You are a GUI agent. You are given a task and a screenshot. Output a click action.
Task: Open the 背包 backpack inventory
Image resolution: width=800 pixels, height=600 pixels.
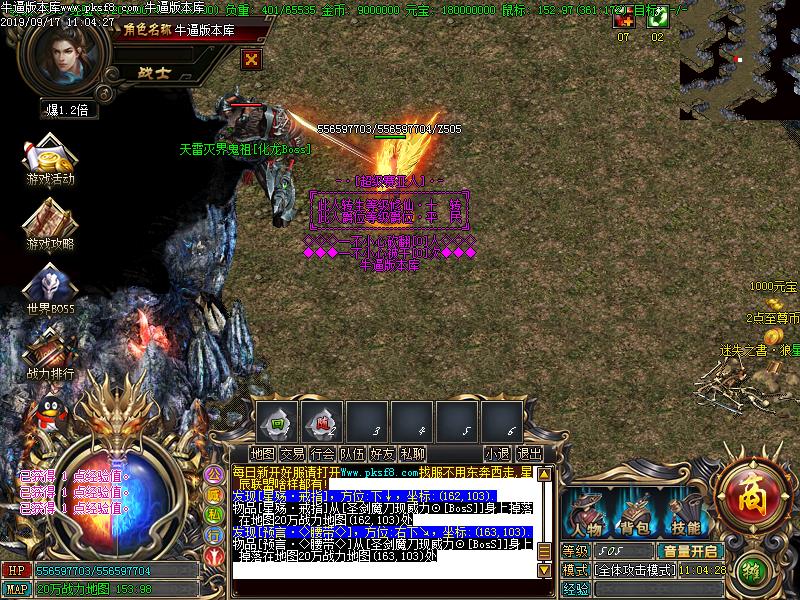(x=636, y=514)
